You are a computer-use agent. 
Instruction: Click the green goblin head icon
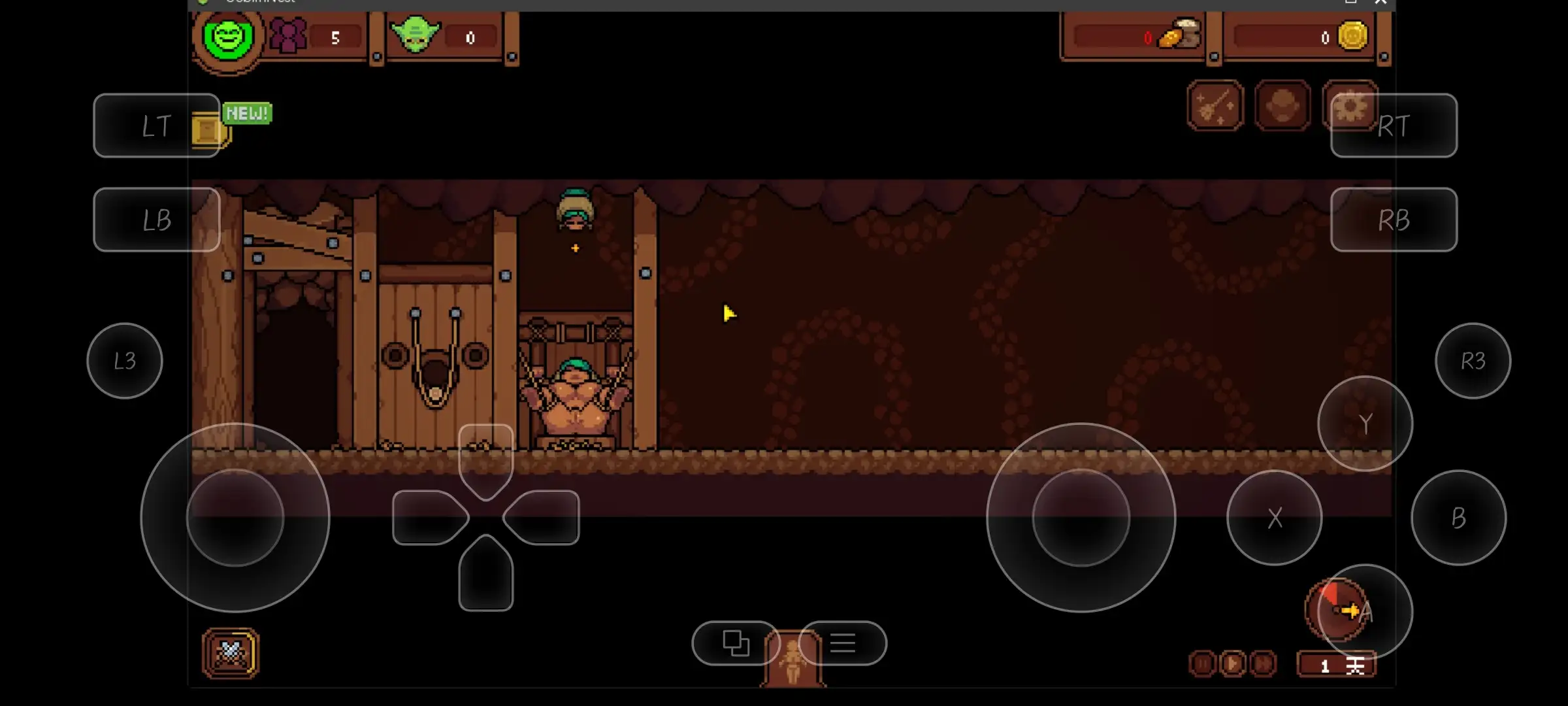[415, 35]
